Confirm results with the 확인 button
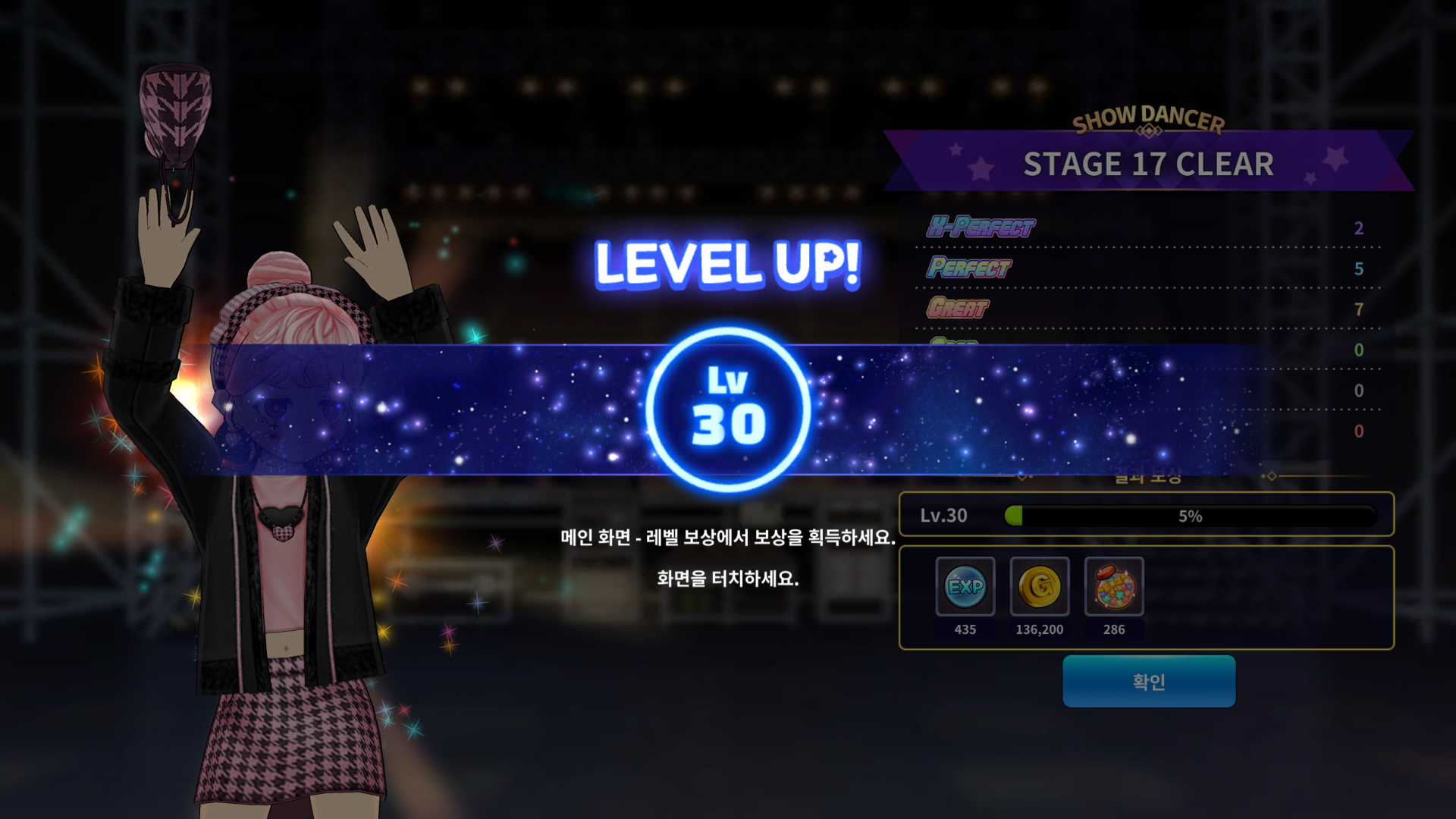The width and height of the screenshot is (1456, 819). (1149, 681)
